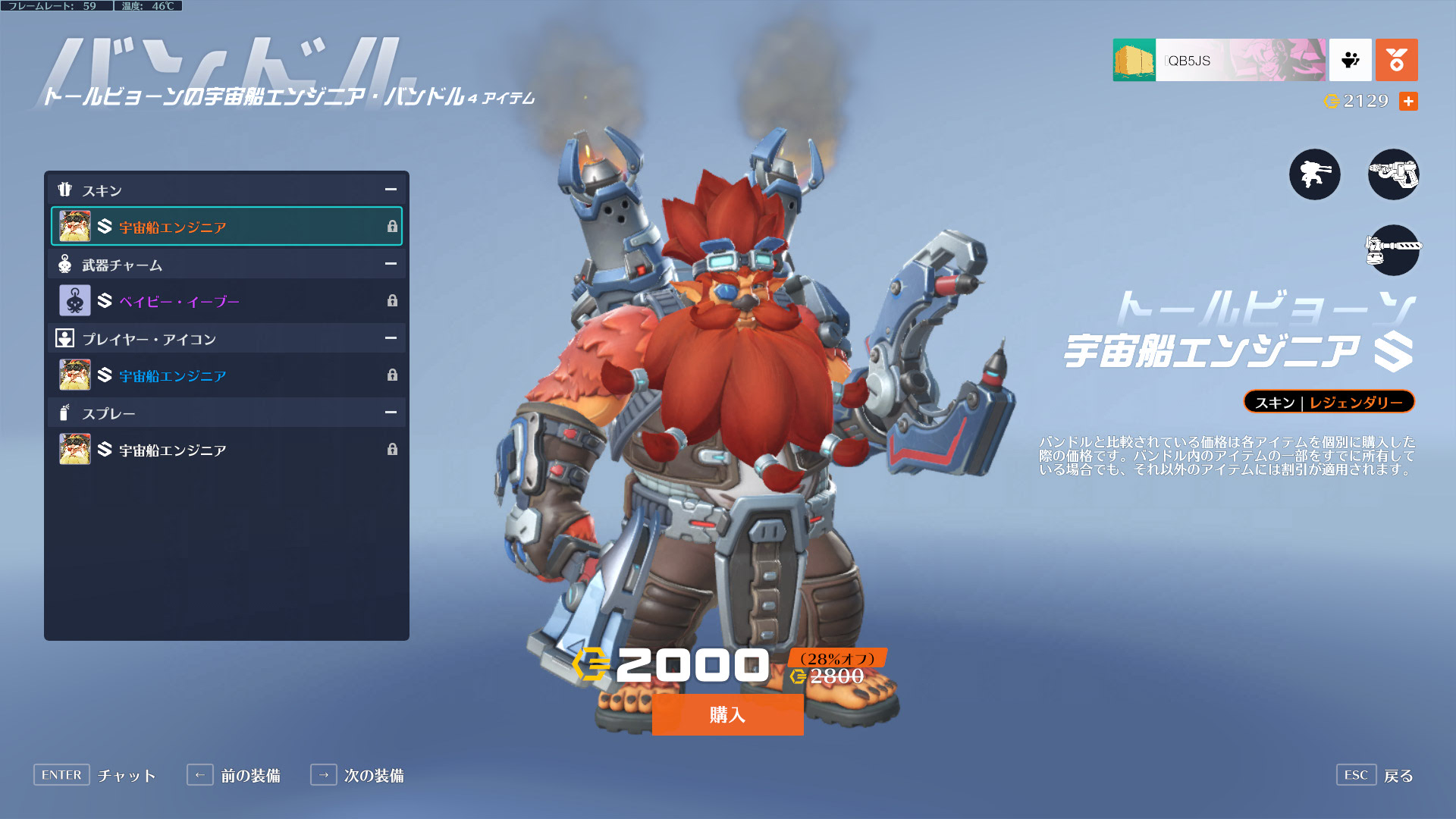
Task: Choose the 宇宙船エンジニア spray row
Action: point(226,450)
